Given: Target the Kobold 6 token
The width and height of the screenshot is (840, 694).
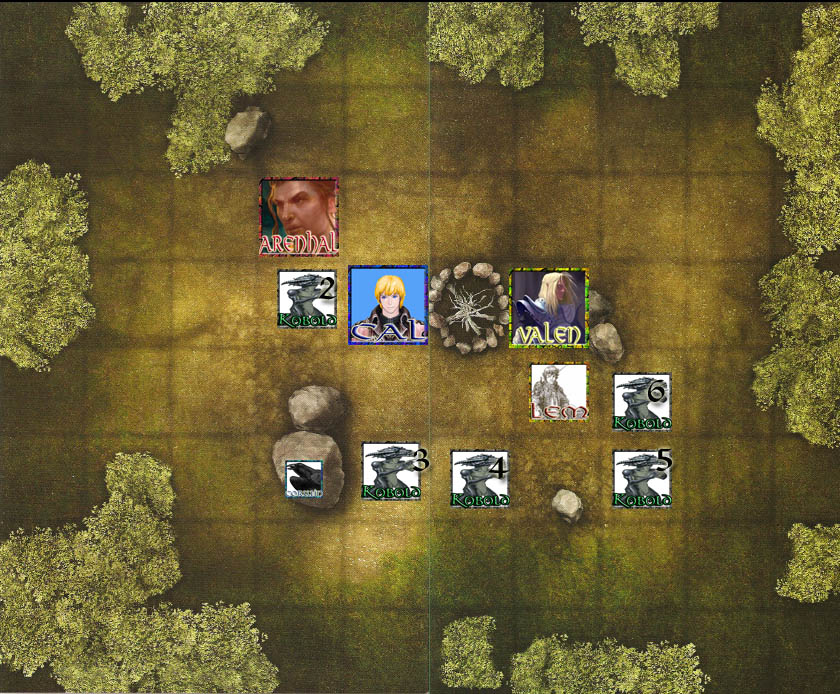Looking at the screenshot, I should 641,402.
